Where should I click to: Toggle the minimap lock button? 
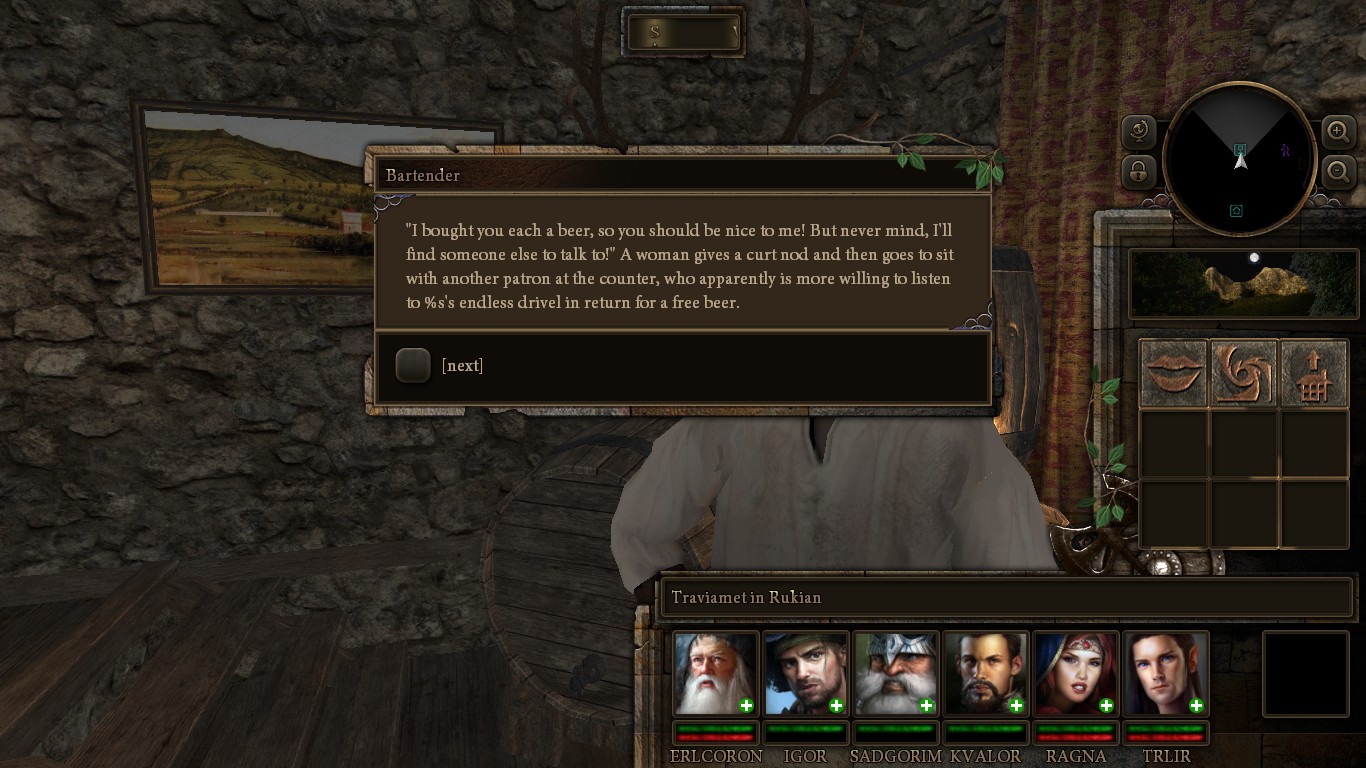[x=1139, y=171]
